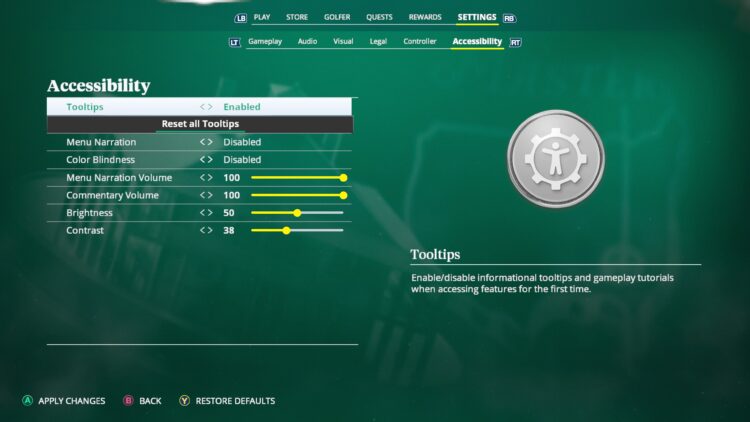Open the Audio settings section
This screenshot has height=422, width=750.
pyautogui.click(x=307, y=42)
